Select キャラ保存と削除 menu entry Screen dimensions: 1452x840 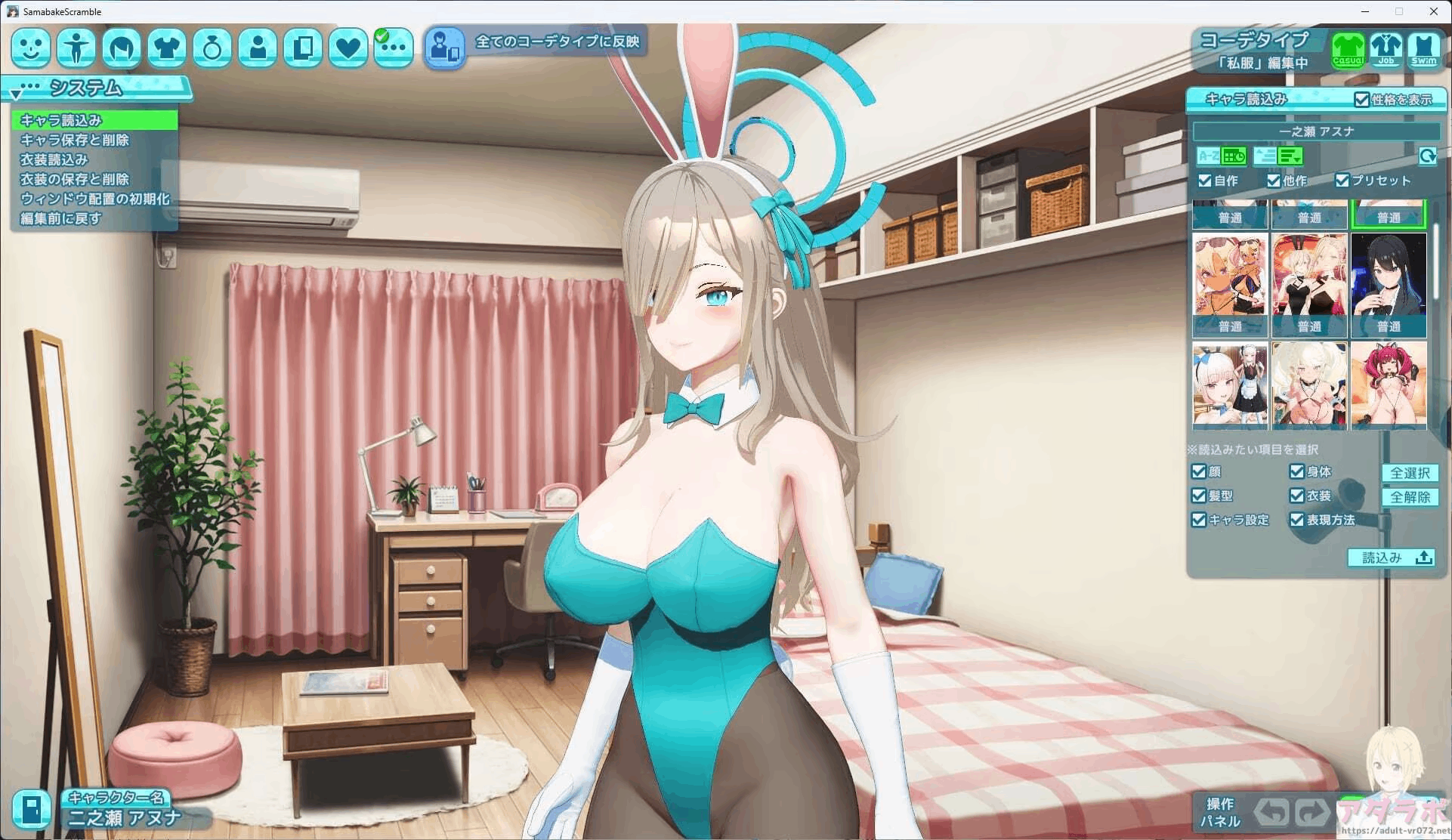tap(74, 140)
